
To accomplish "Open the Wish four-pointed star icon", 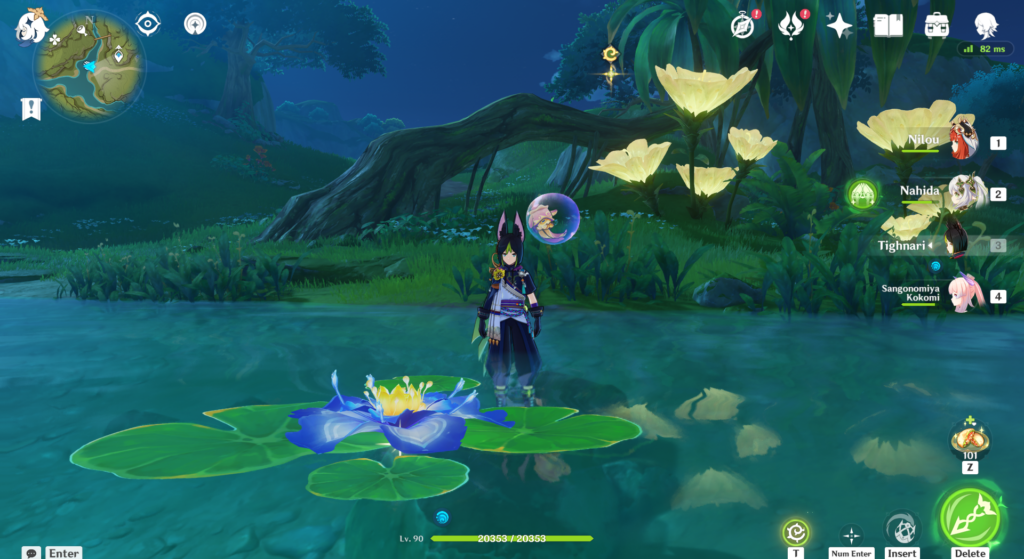I will click(x=839, y=25).
